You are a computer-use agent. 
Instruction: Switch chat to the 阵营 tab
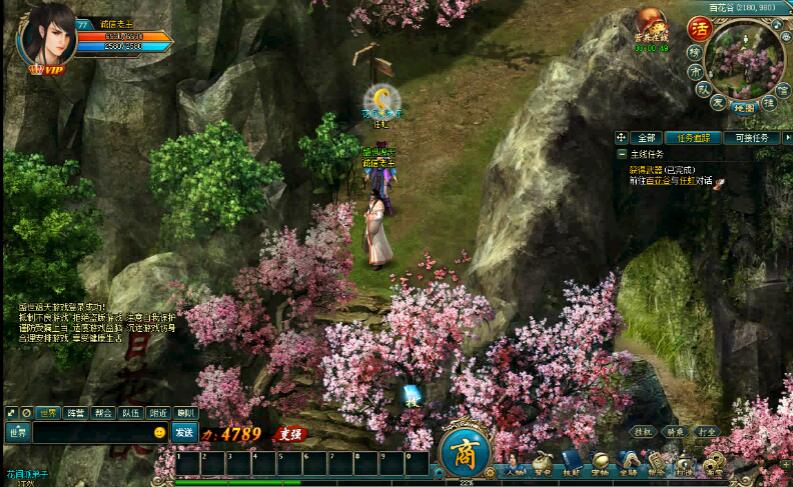pyautogui.click(x=75, y=412)
